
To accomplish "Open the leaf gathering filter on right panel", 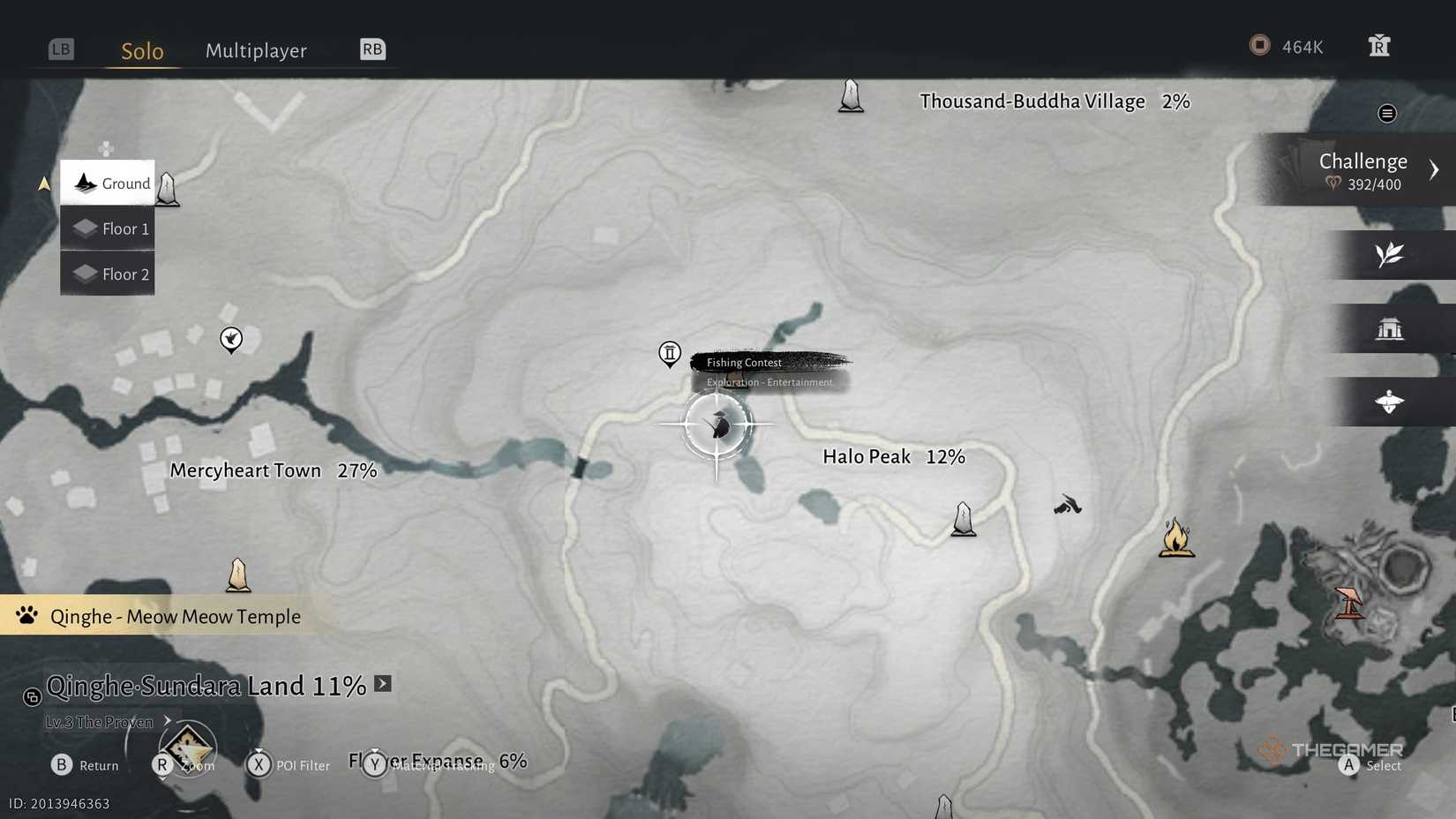I will coord(1390,255).
